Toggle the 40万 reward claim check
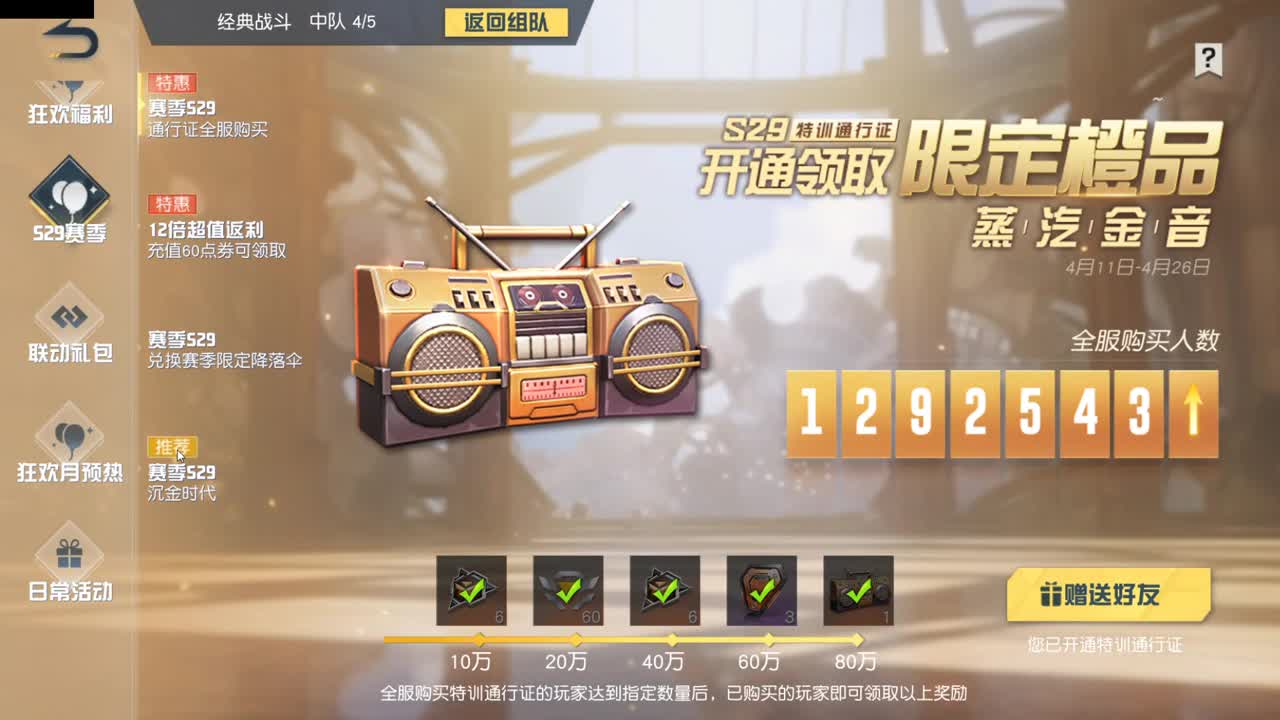 665,593
